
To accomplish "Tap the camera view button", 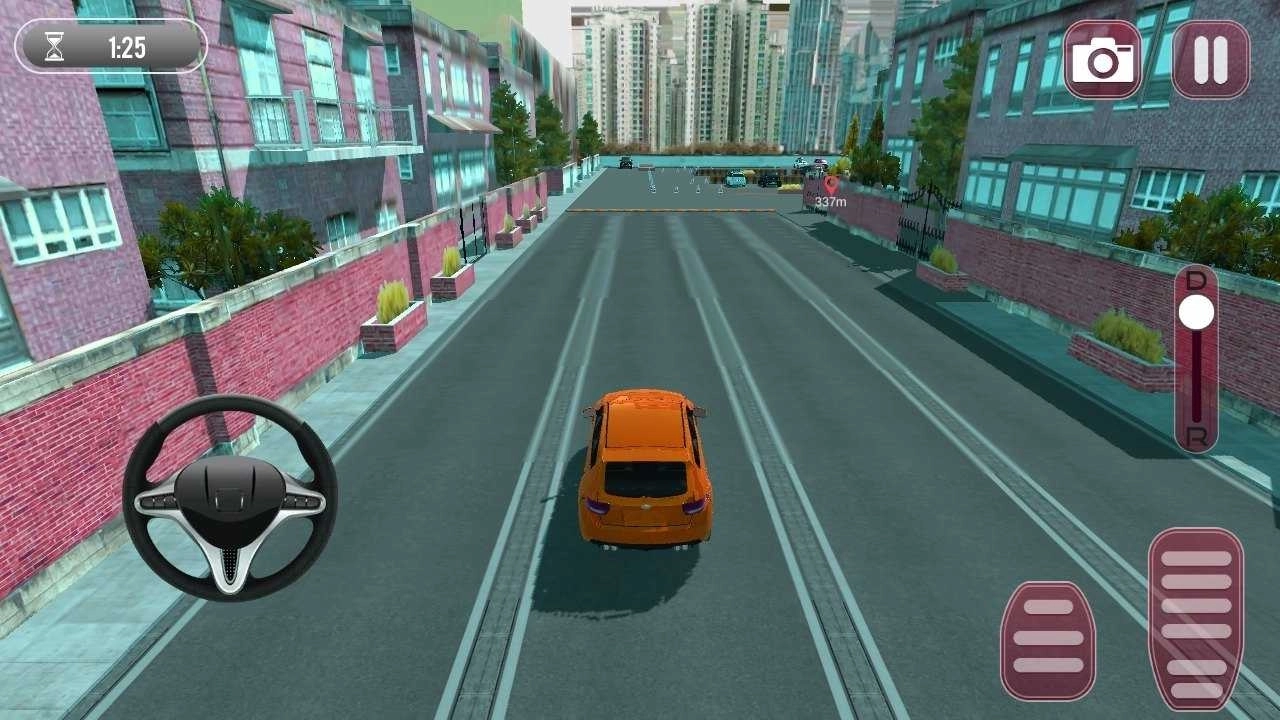I will coord(1102,60).
